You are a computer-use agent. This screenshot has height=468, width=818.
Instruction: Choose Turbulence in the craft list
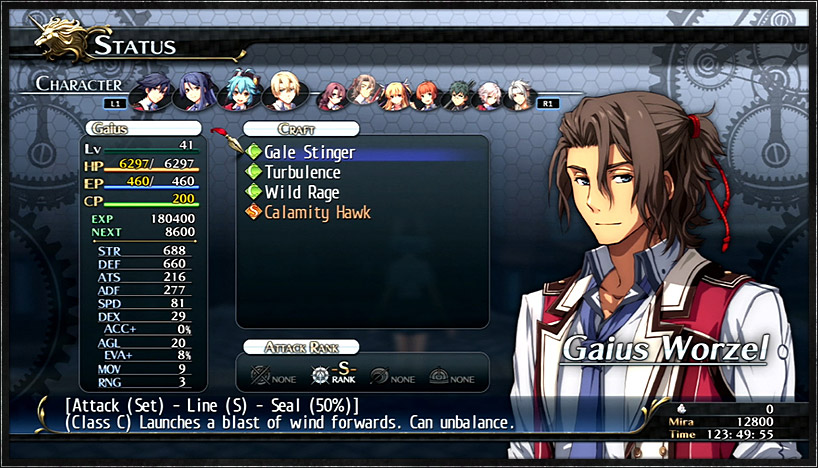302,172
